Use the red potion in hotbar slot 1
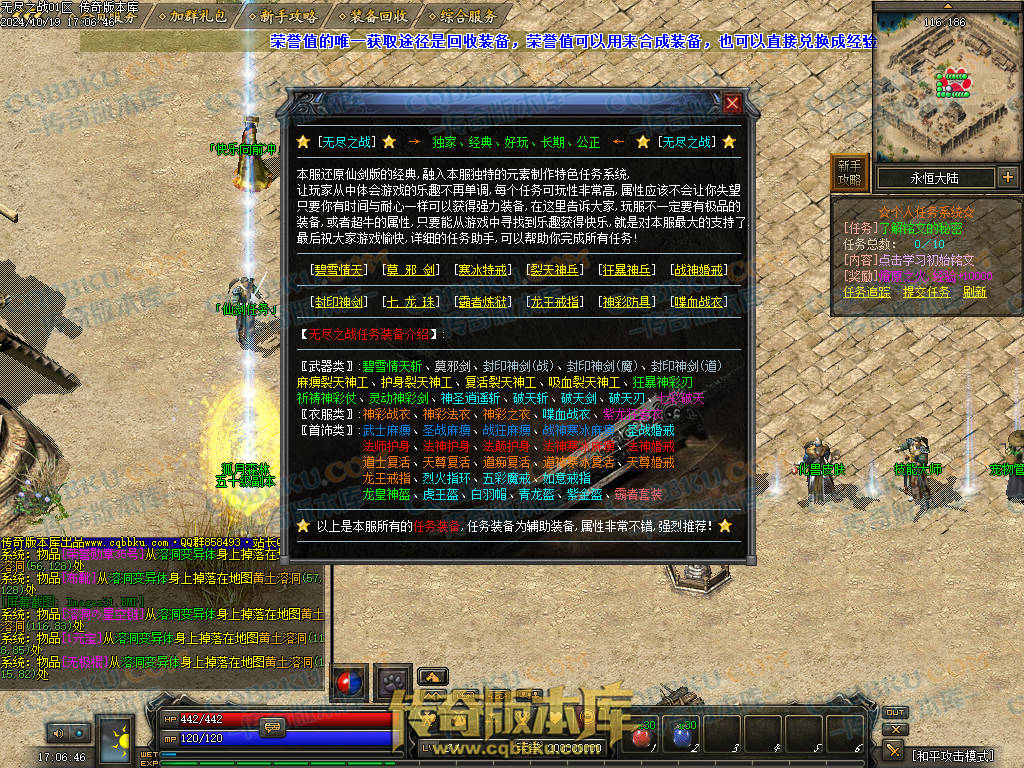The width and height of the screenshot is (1024, 768). 640,738
